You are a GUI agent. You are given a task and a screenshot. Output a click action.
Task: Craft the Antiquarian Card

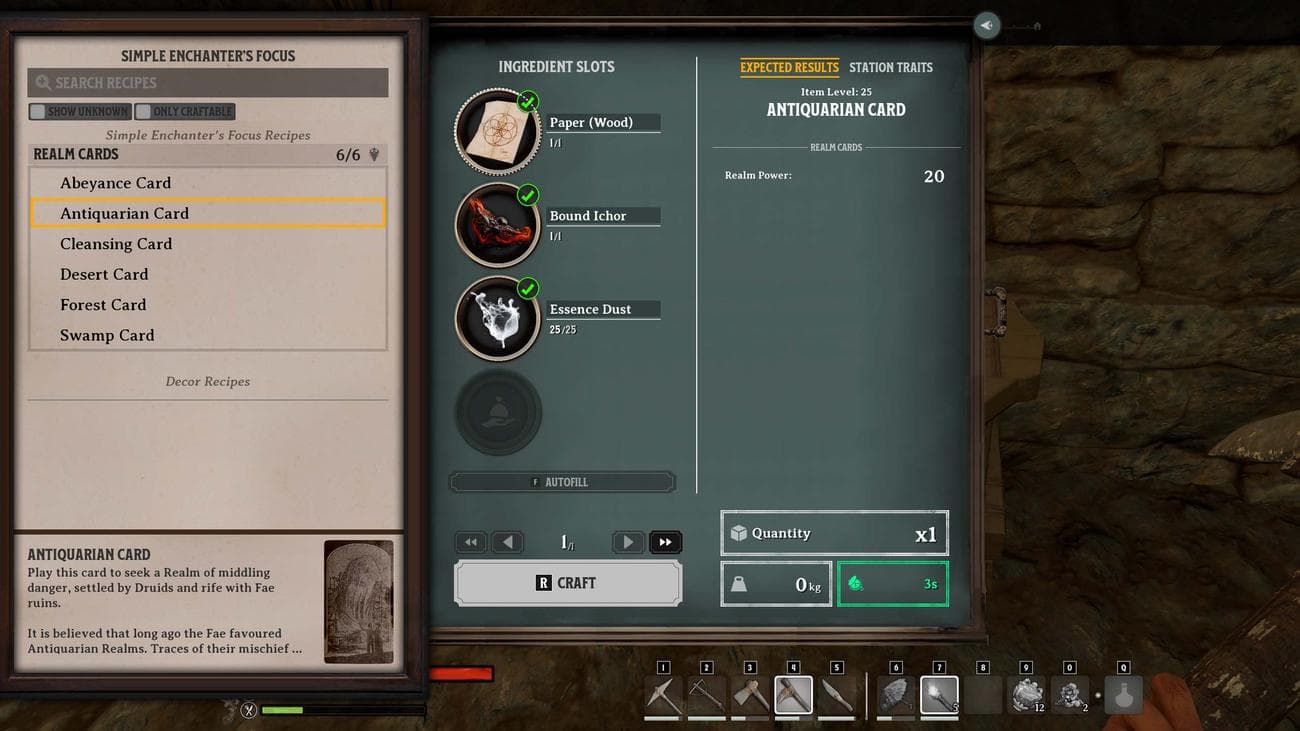(567, 583)
